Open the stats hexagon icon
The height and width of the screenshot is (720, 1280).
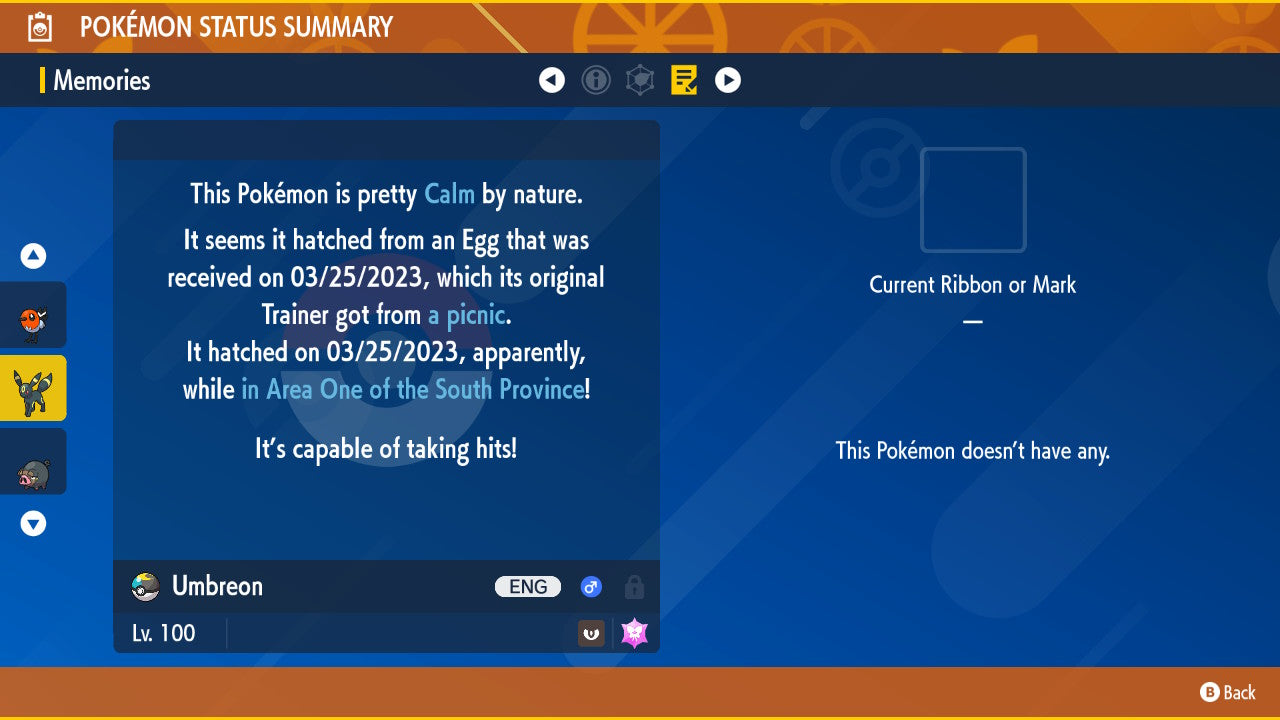click(x=640, y=80)
